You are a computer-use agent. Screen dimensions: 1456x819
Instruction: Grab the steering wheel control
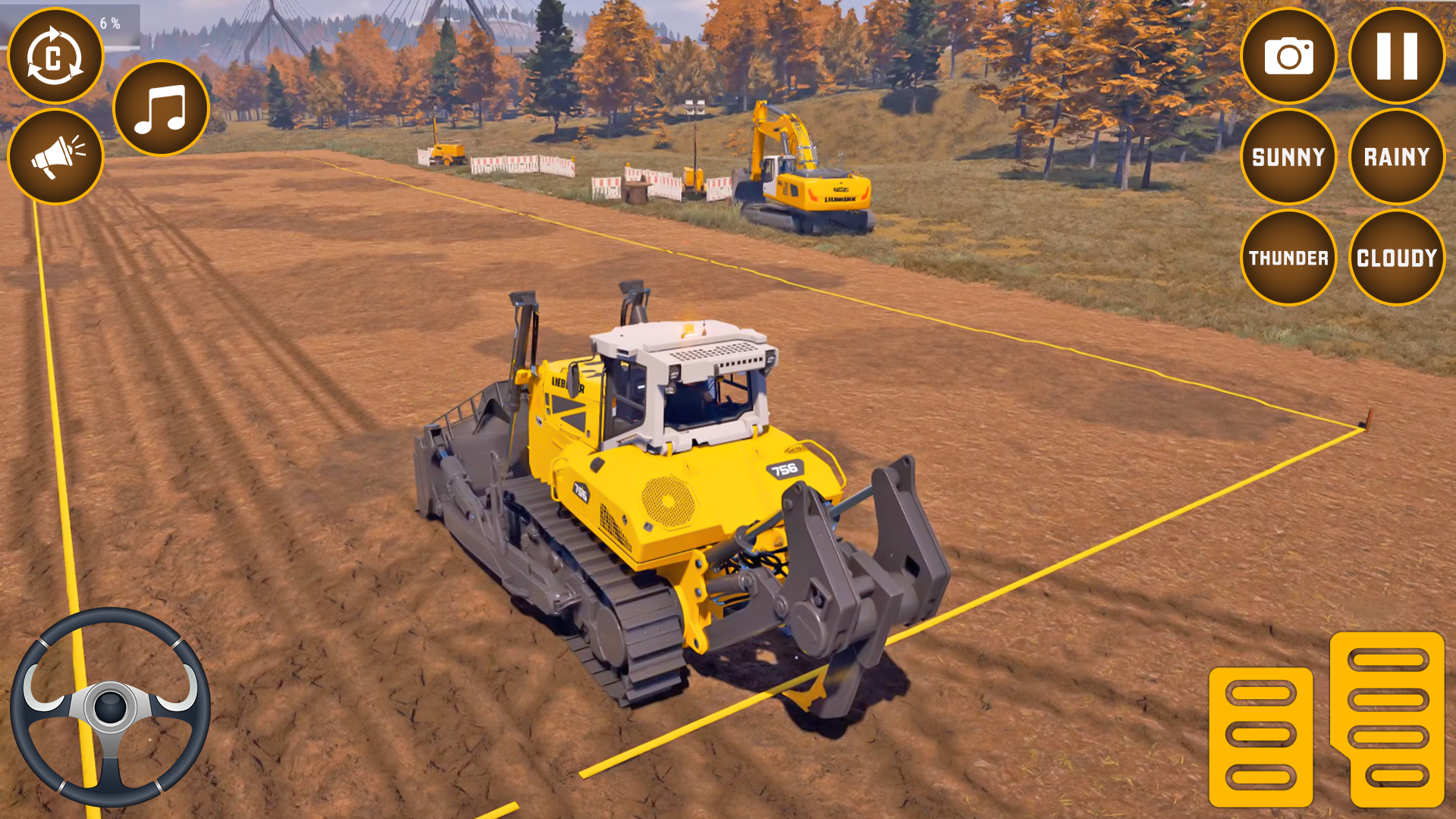tap(110, 707)
